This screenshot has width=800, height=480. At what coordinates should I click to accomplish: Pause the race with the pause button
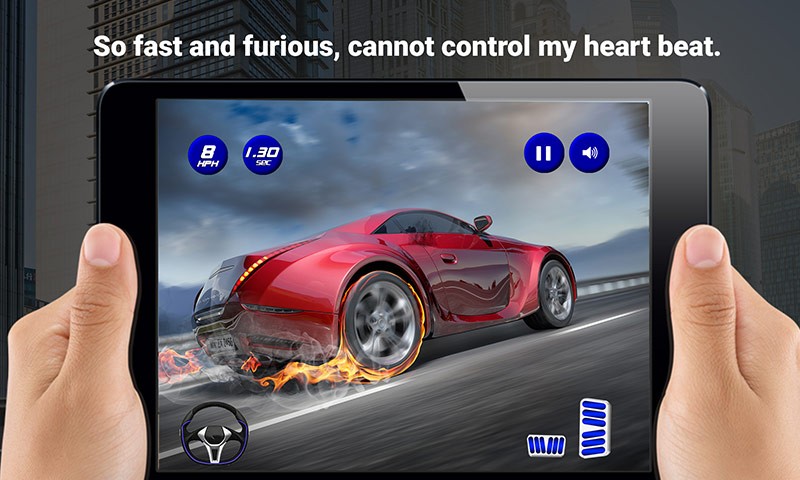tap(543, 154)
